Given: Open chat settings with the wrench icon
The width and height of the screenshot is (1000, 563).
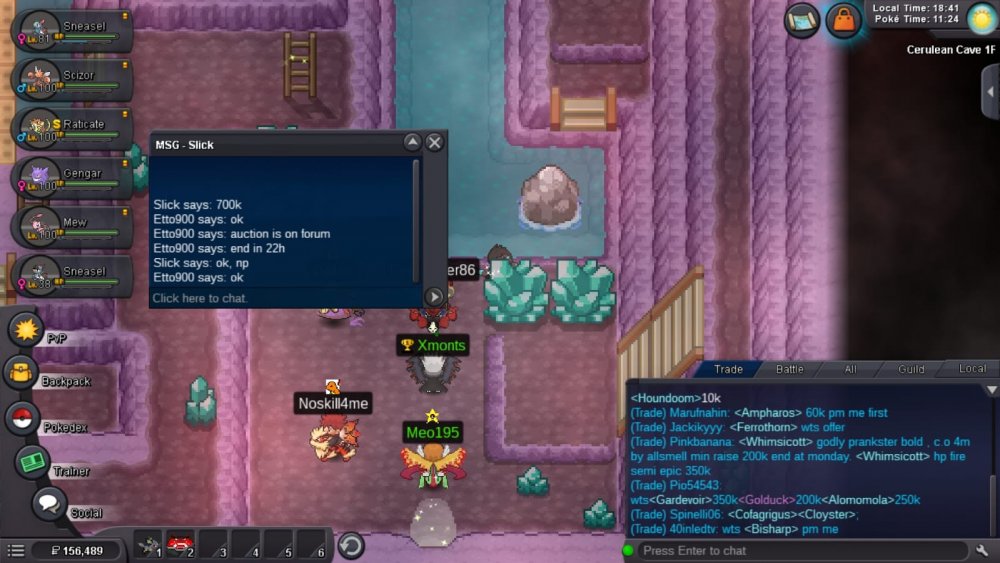Looking at the screenshot, I should (982, 550).
